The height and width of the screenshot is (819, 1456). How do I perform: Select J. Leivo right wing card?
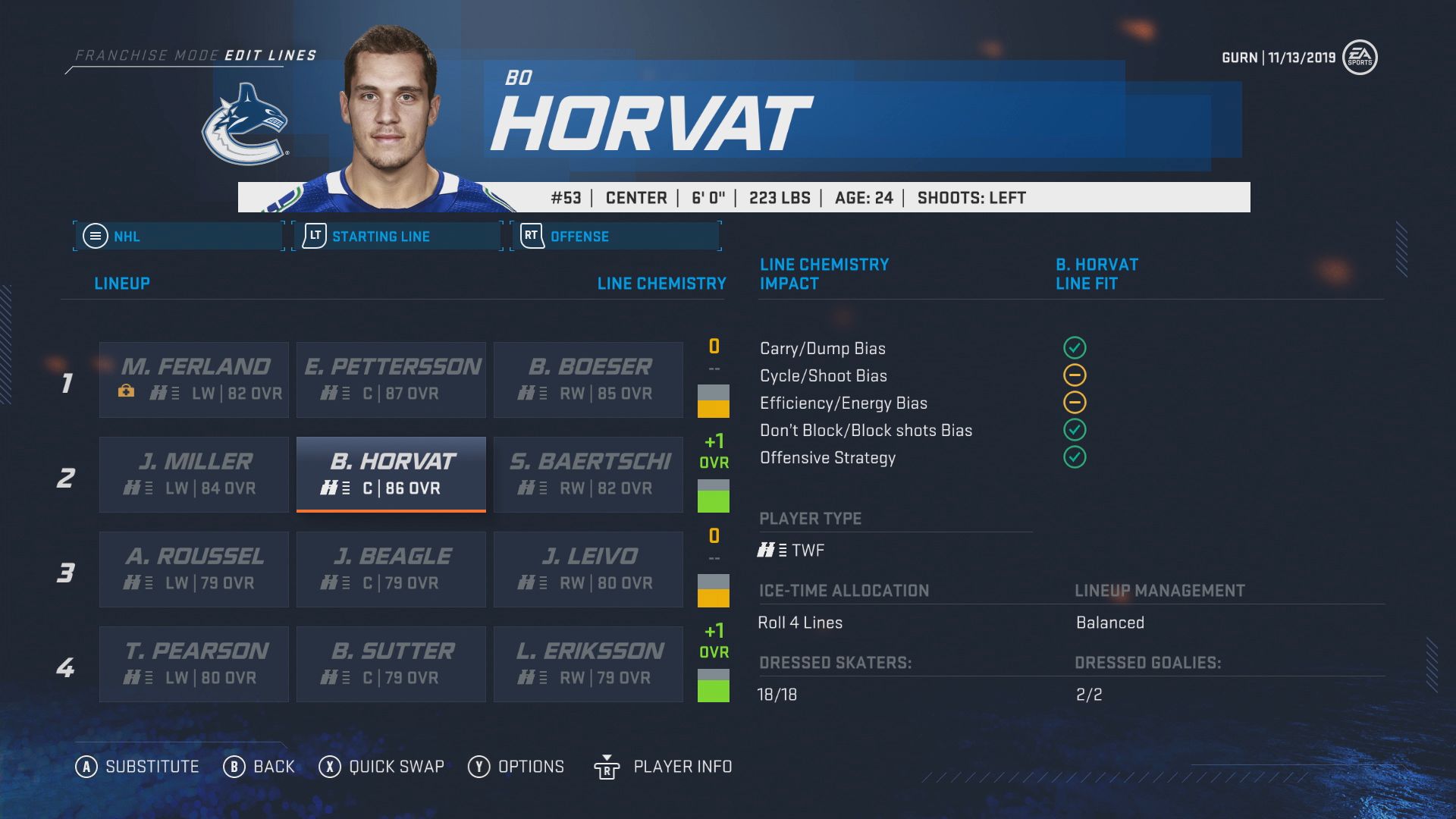[588, 569]
